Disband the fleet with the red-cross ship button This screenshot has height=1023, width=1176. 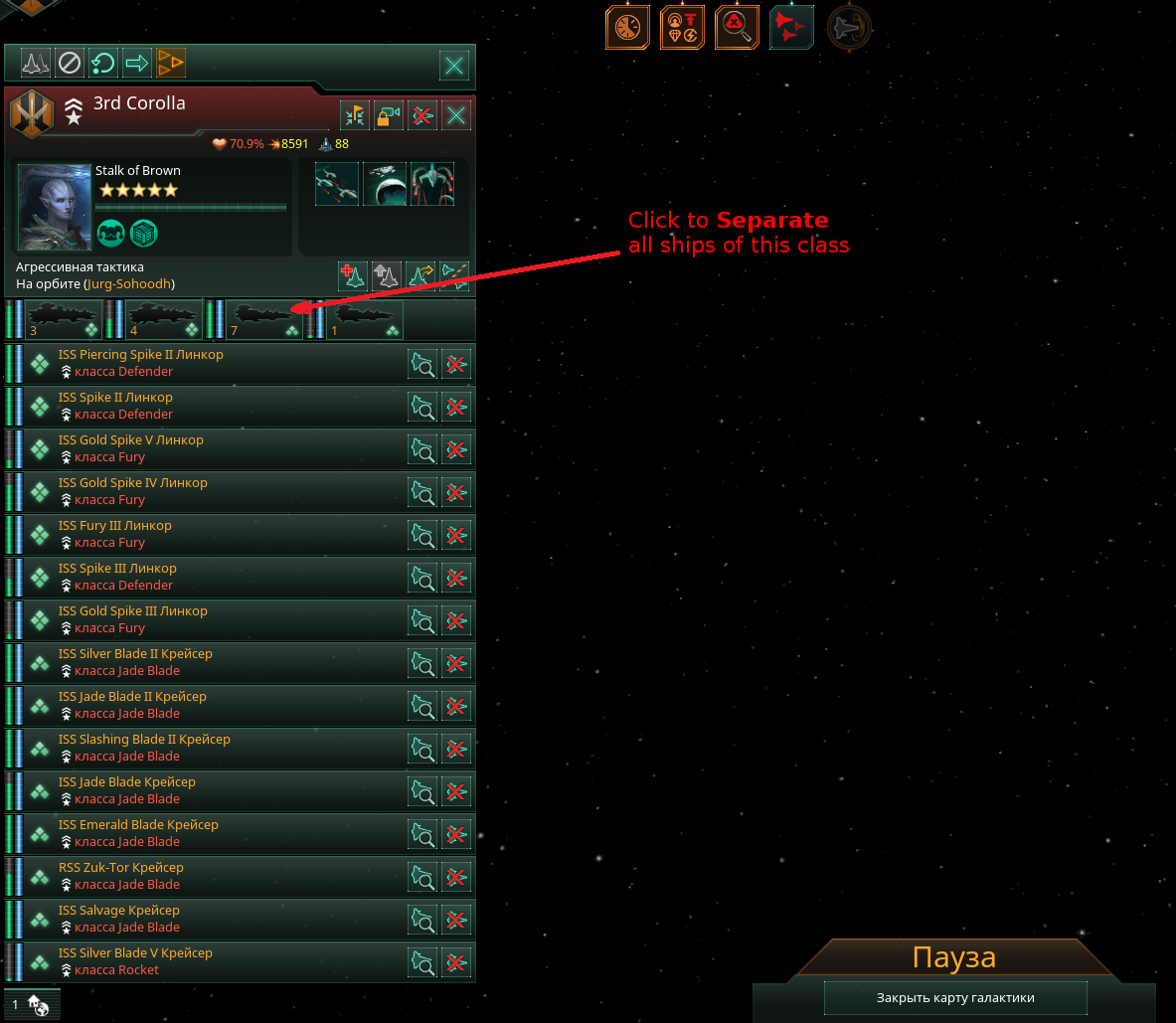[x=421, y=115]
